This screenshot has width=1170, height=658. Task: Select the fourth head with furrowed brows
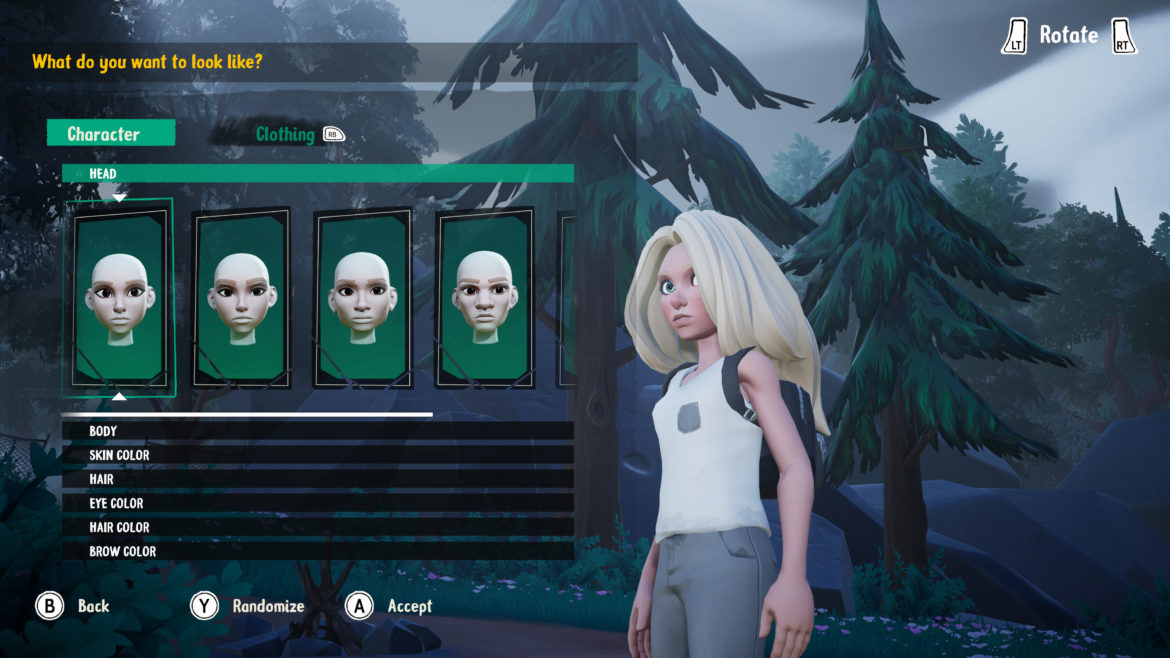484,299
